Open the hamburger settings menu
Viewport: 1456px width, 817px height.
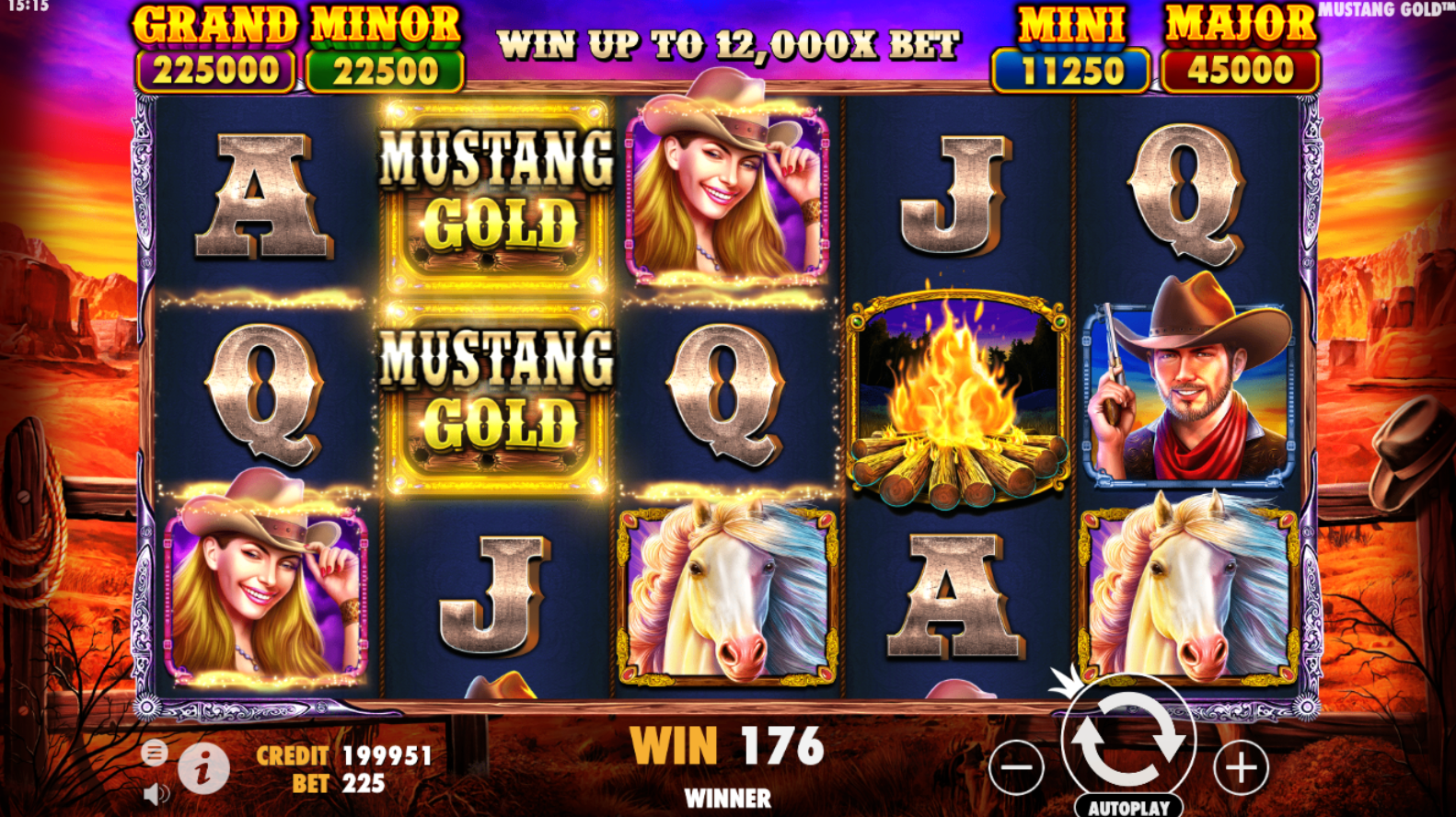154,753
